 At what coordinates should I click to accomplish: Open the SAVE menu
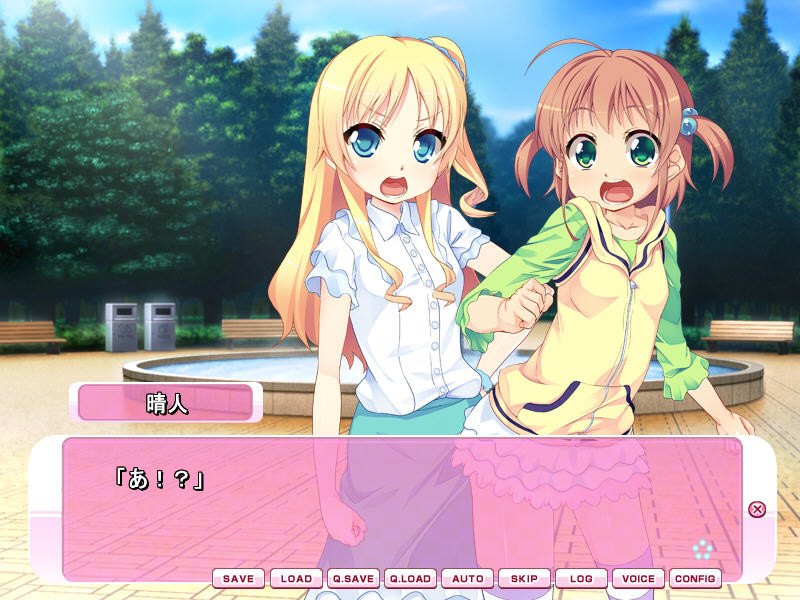[238, 578]
